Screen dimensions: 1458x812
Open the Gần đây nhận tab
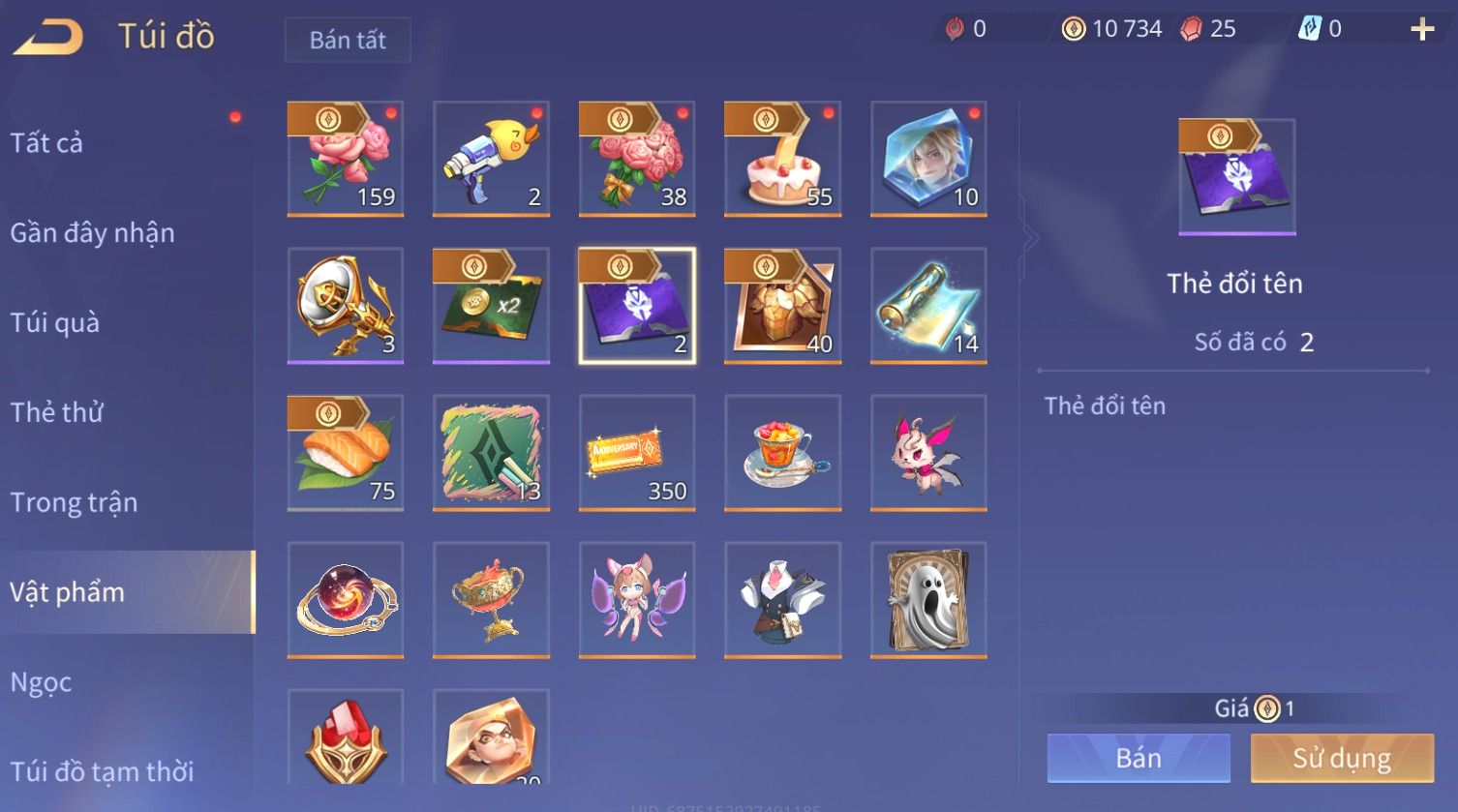point(92,233)
